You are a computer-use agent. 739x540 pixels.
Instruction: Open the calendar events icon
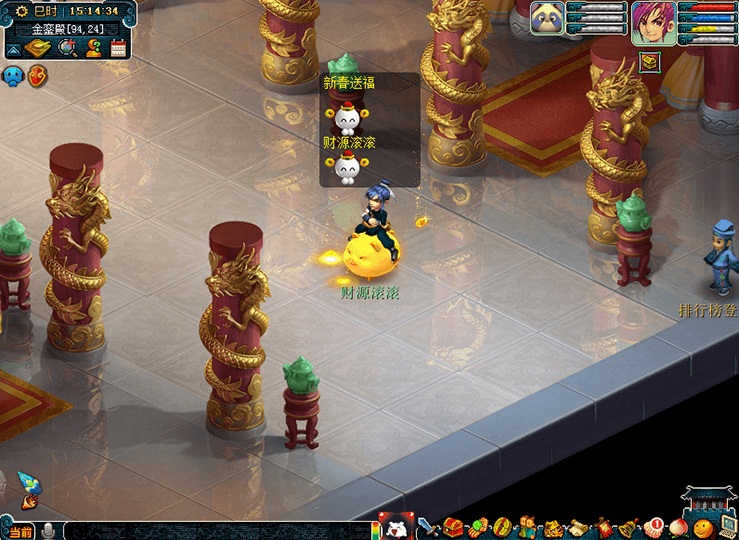(x=119, y=48)
